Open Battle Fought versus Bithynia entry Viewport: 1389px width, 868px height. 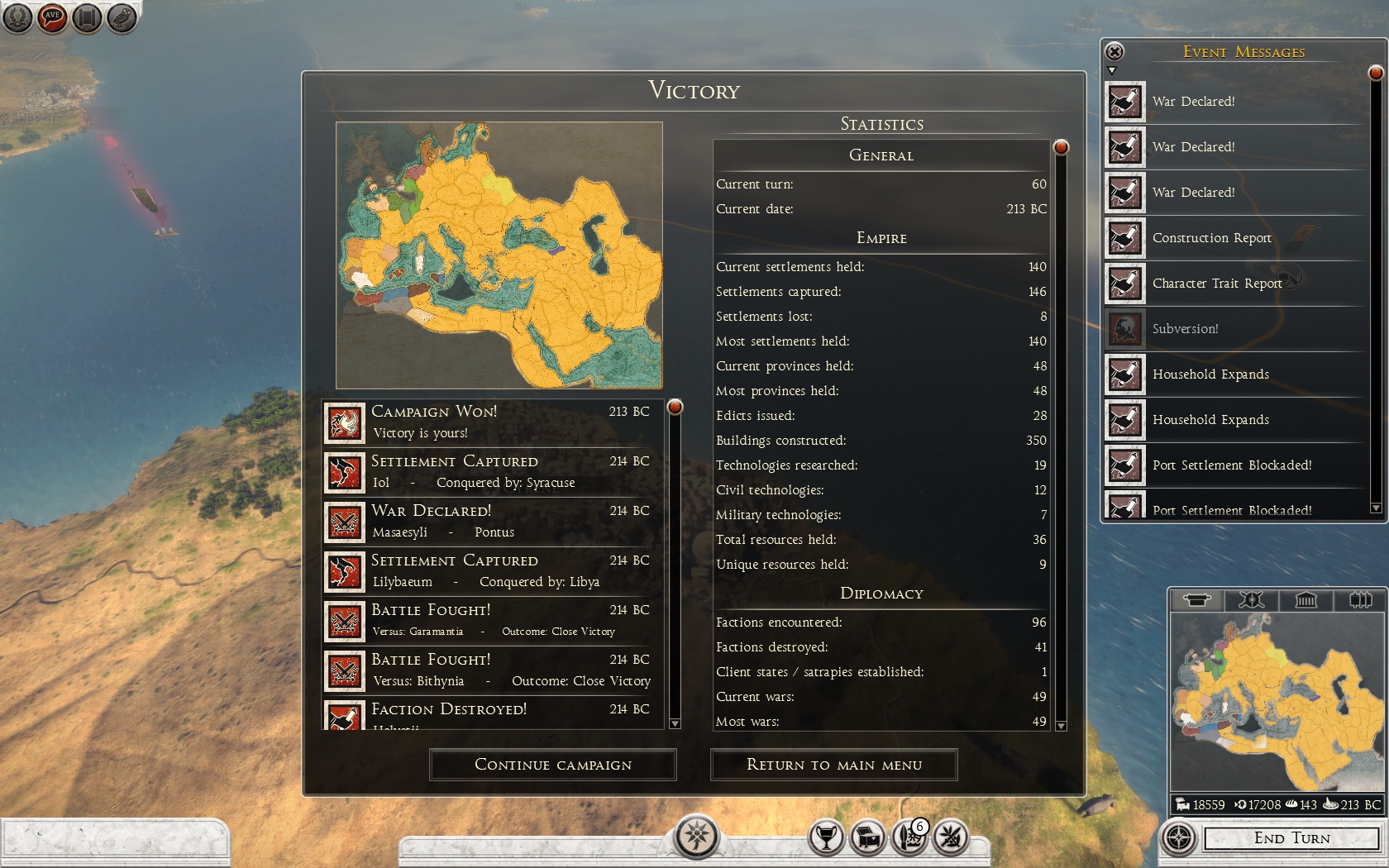(x=493, y=670)
